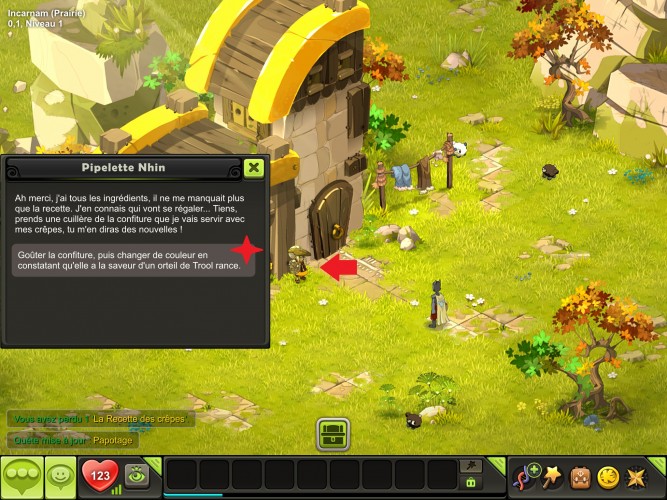
Task: Toggle the green eye spectator icon
Action: click(x=138, y=474)
